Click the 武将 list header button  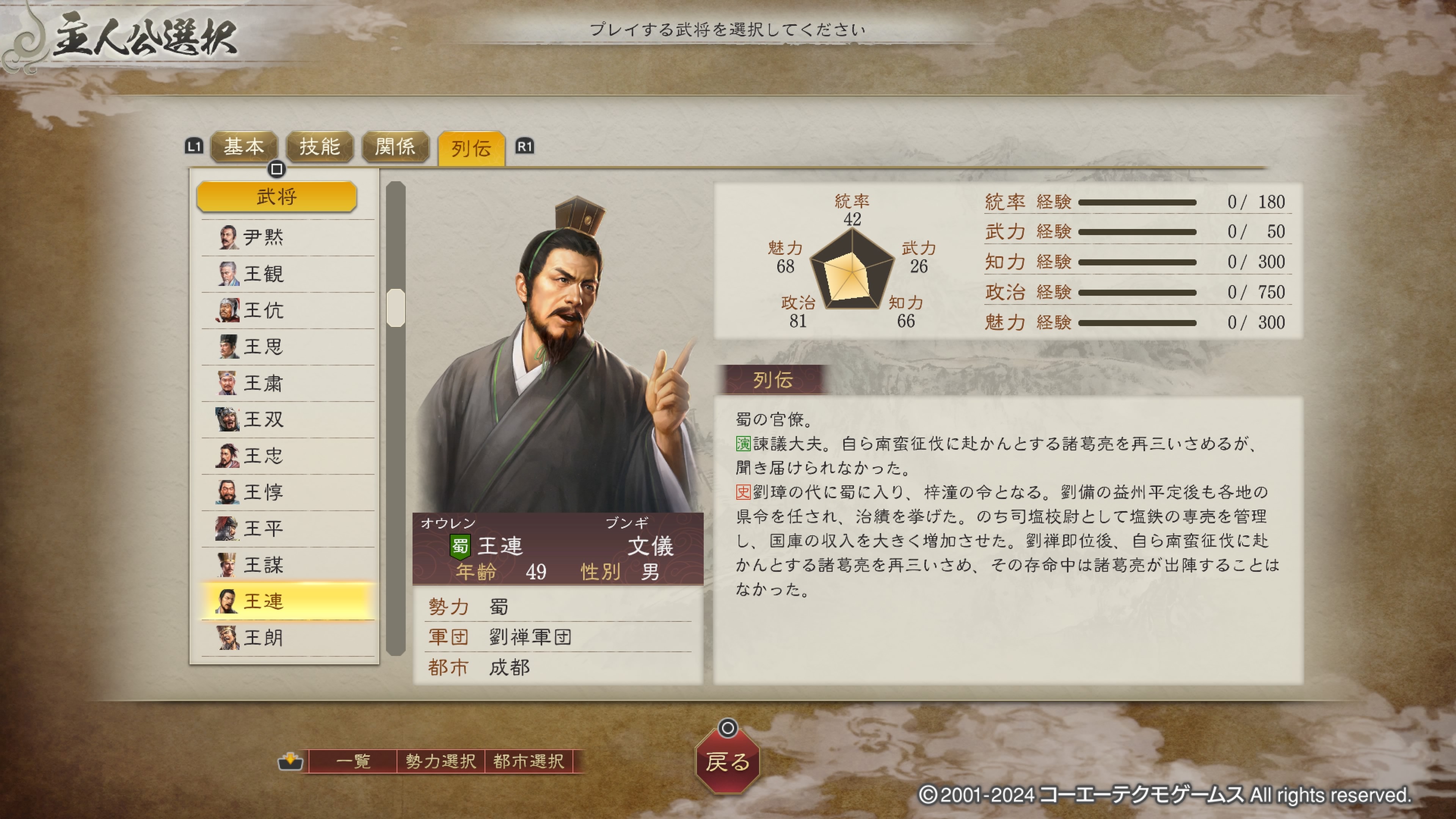click(x=276, y=197)
